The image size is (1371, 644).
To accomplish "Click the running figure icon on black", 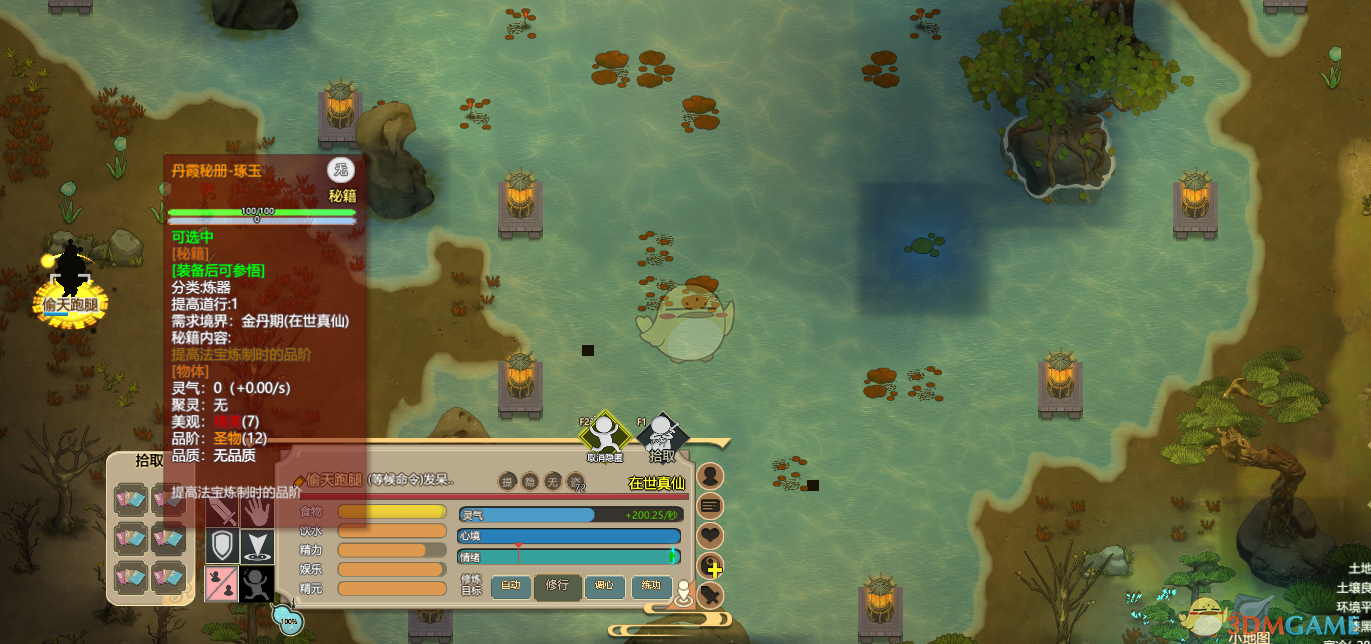I will [257, 583].
